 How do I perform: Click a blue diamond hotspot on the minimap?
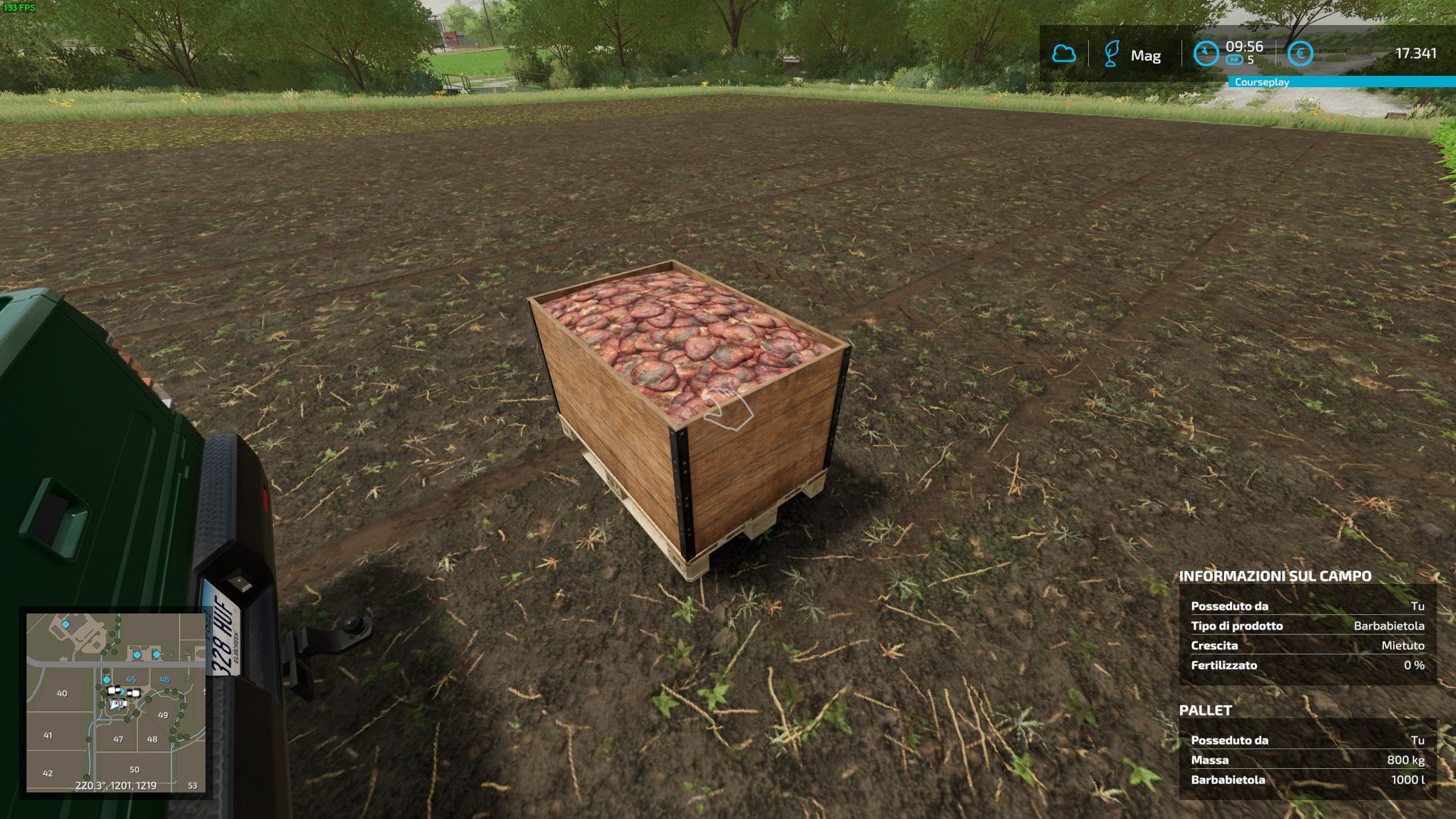[106, 679]
